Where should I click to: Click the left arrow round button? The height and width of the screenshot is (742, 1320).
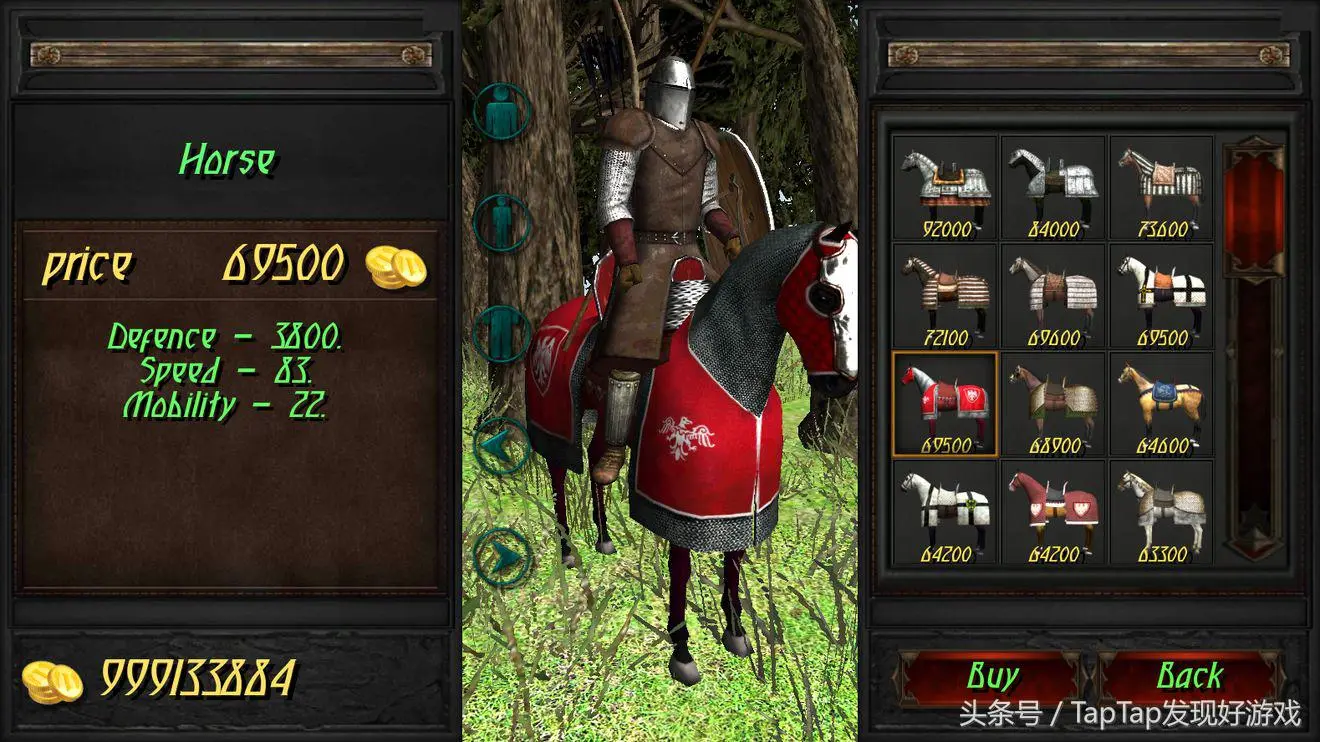[x=501, y=446]
